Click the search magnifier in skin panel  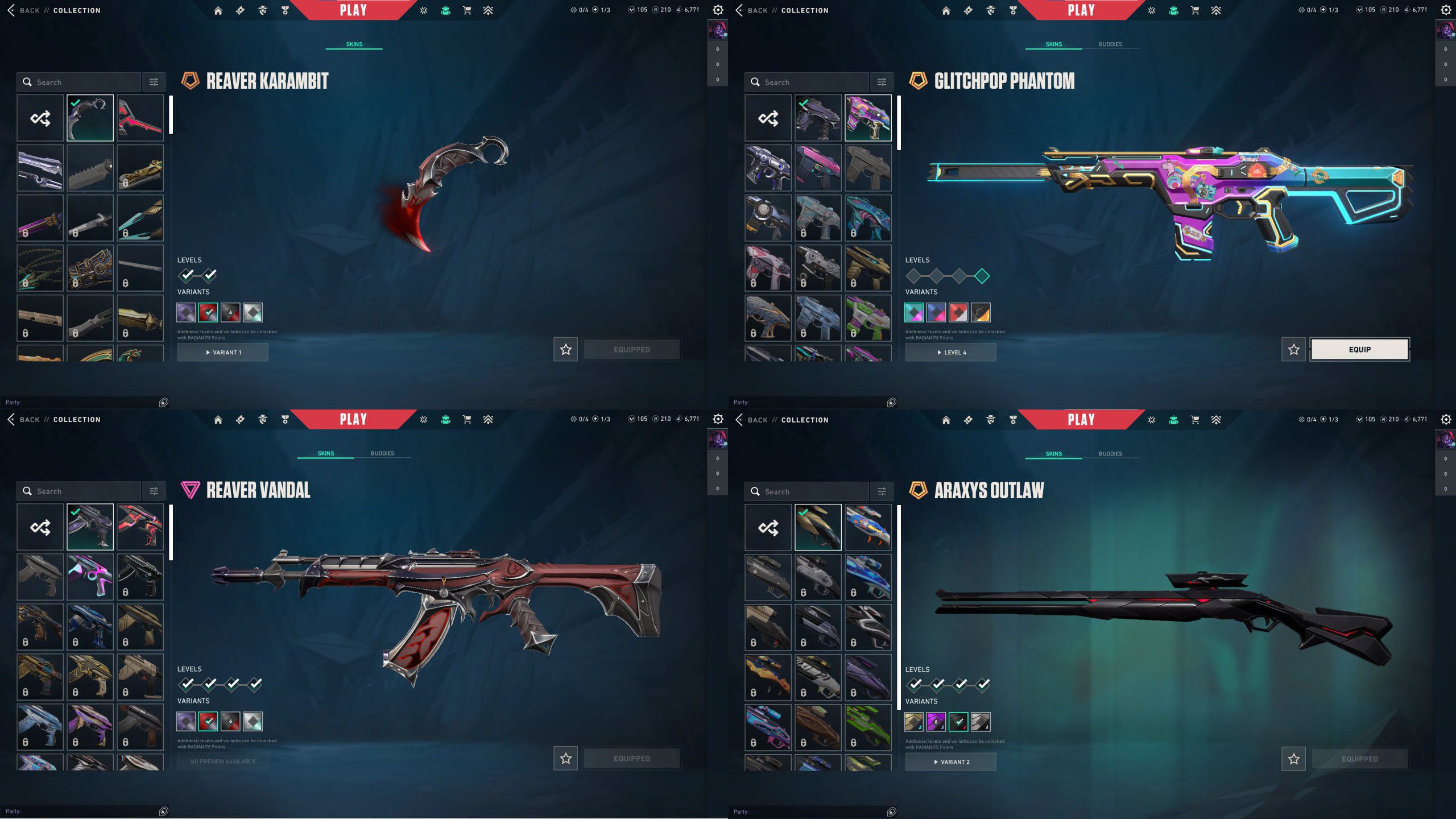[27, 82]
